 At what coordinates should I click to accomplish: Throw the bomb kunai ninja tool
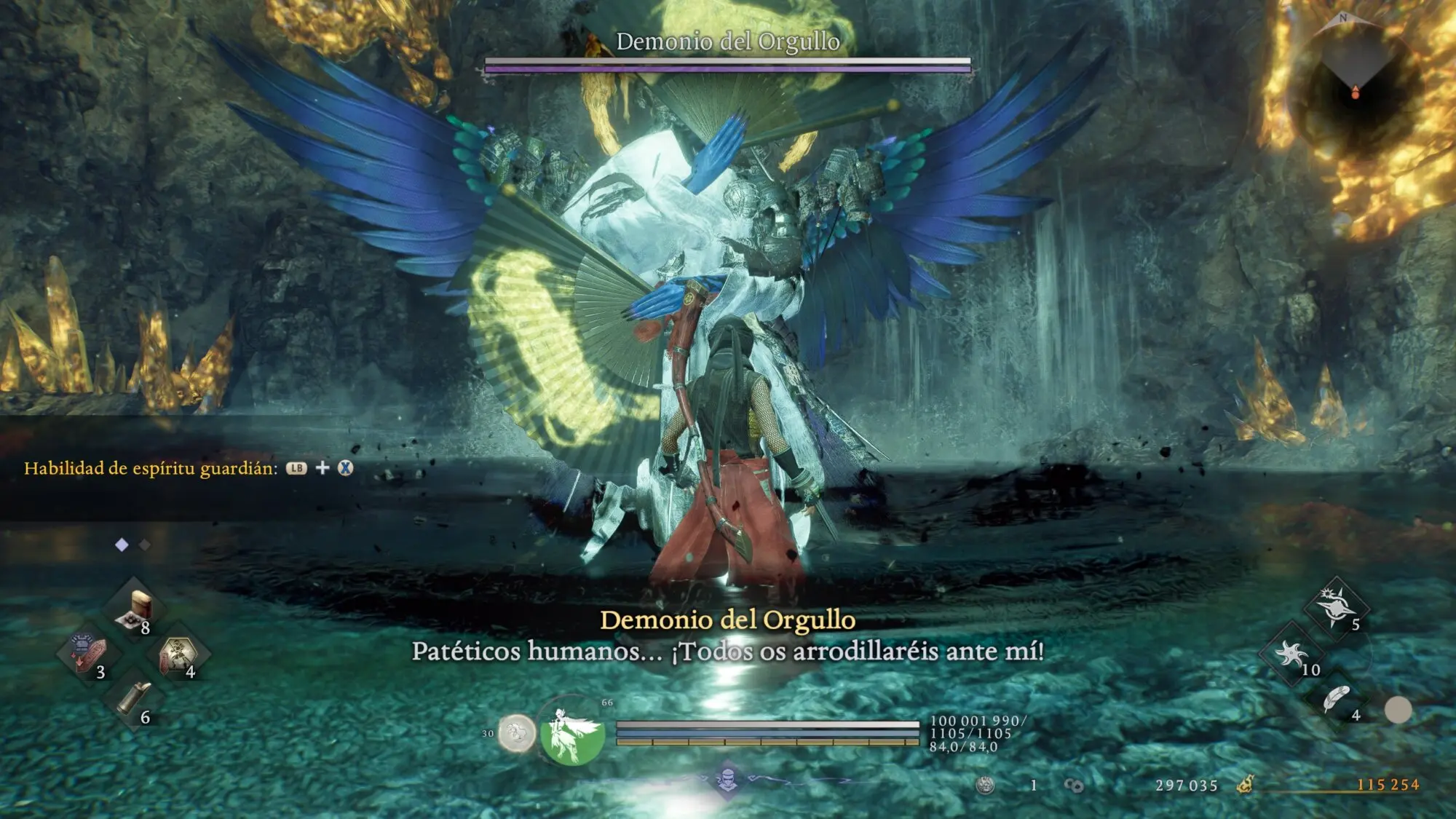pyautogui.click(x=1337, y=606)
